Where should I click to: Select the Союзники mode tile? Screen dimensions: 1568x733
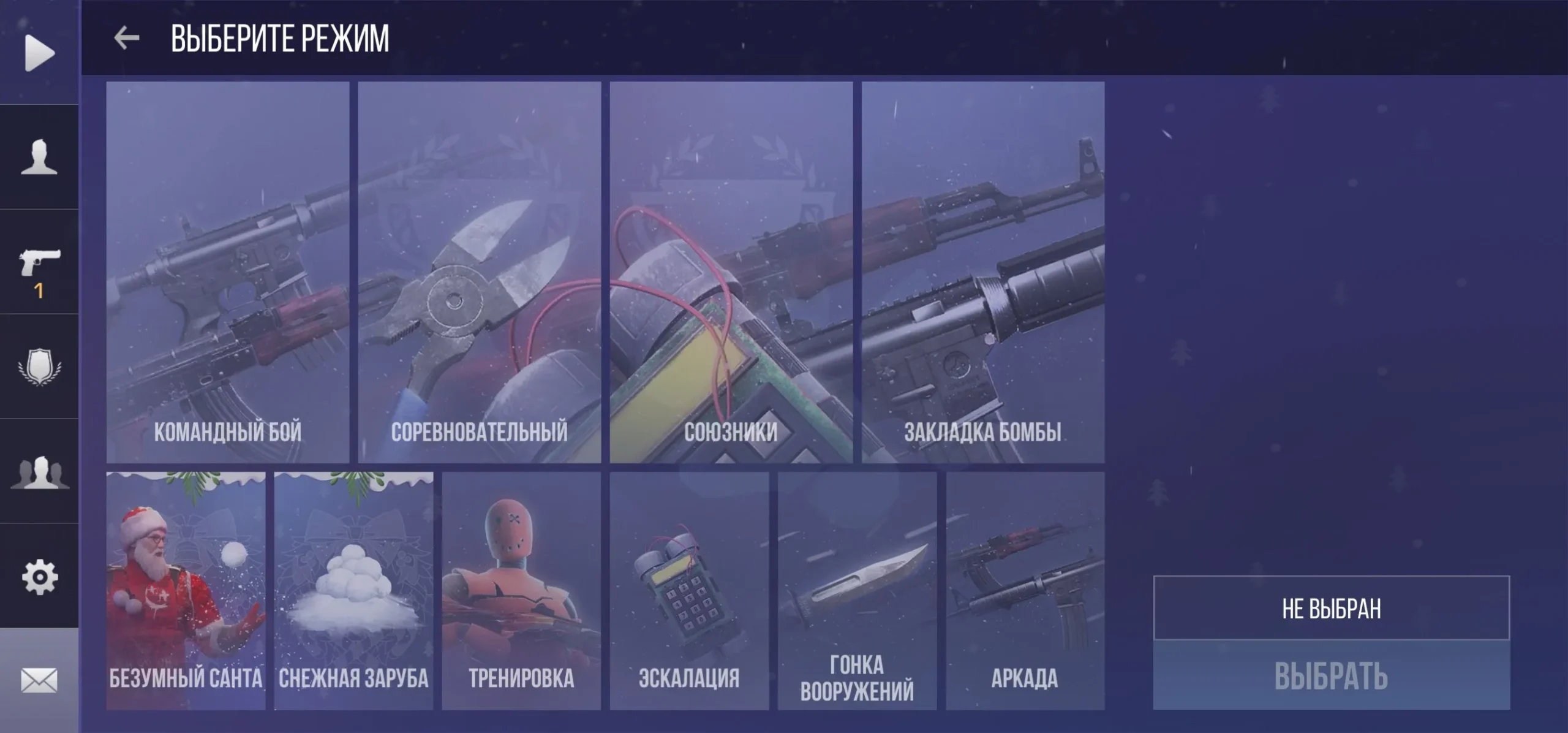[x=731, y=272]
